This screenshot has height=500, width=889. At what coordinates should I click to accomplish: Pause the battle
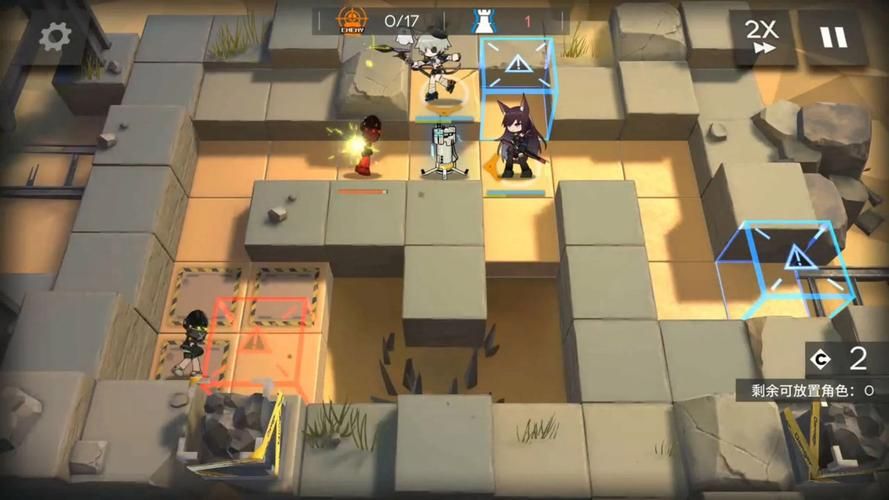point(833,37)
